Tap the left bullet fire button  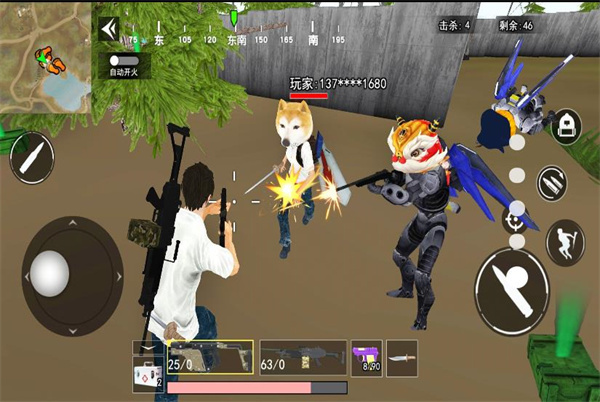pyautogui.click(x=31, y=157)
